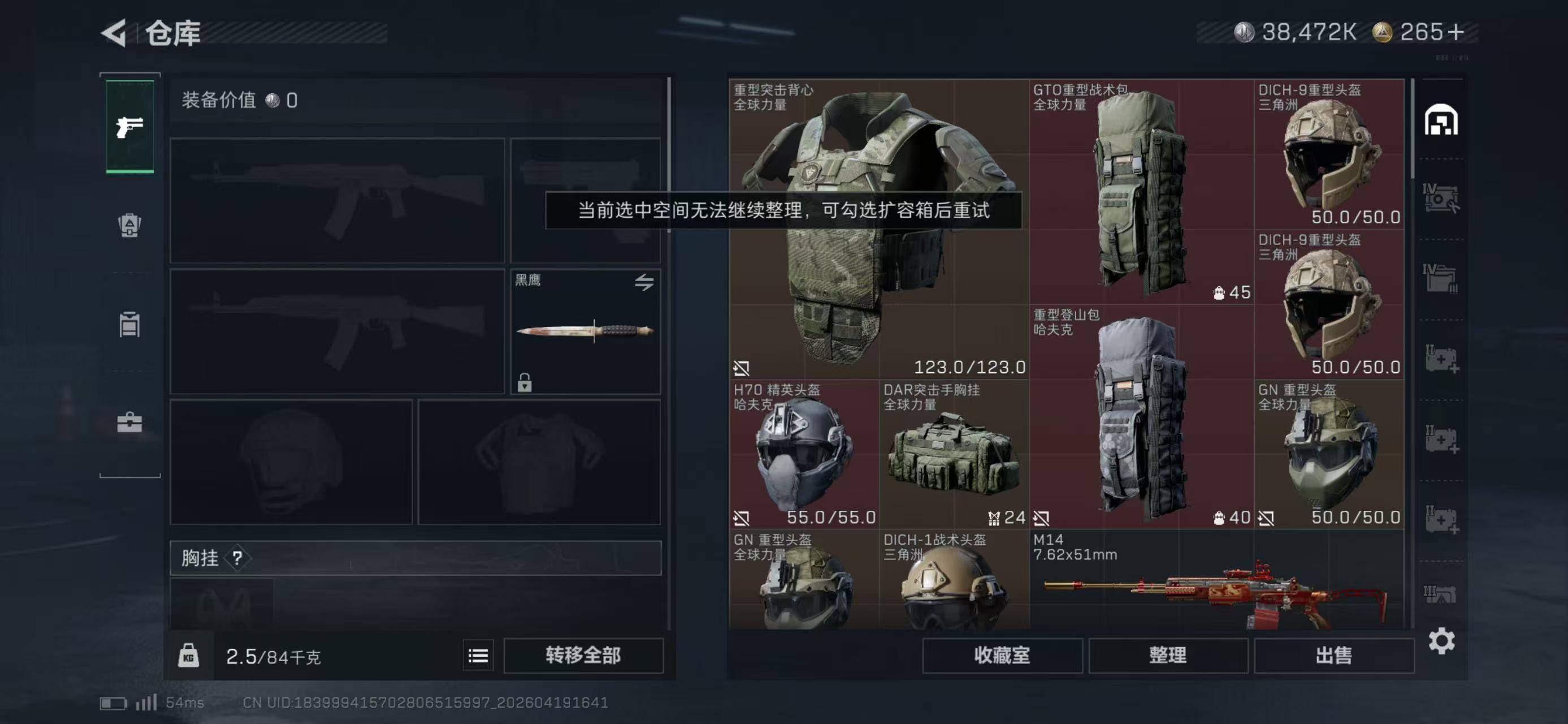Open the gear settings icon
Image resolution: width=1568 pixels, height=724 pixels.
click(x=1441, y=641)
